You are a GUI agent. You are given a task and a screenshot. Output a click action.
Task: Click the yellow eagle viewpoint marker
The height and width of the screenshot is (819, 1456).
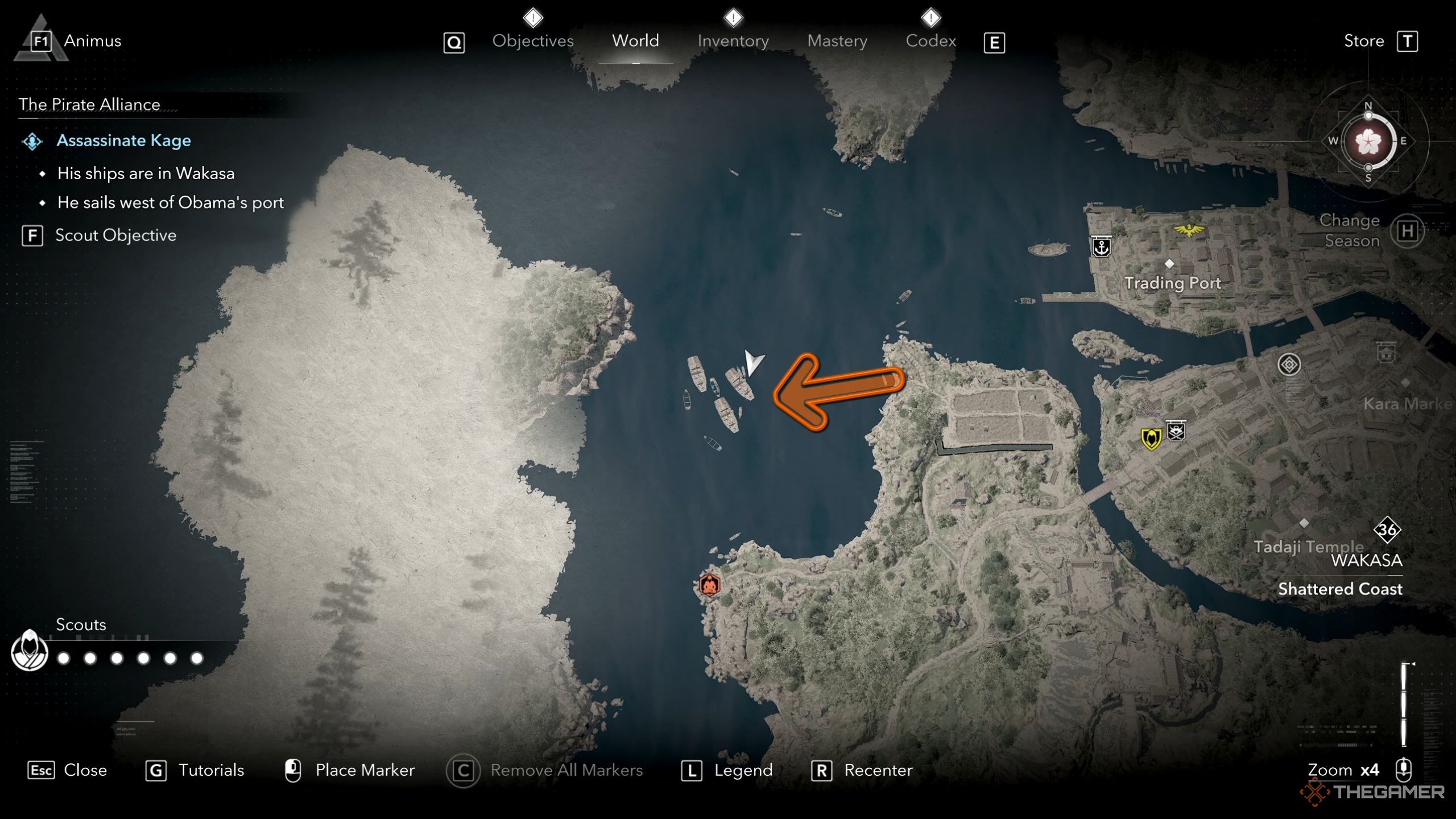(1189, 230)
